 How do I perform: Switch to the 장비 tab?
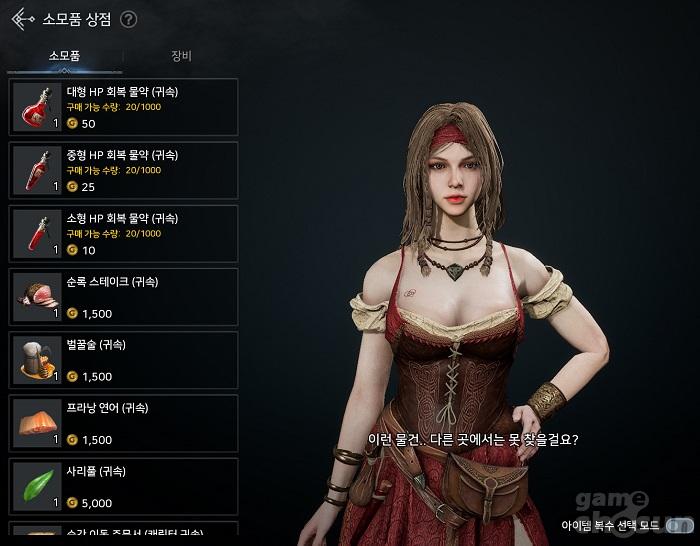(x=181, y=57)
